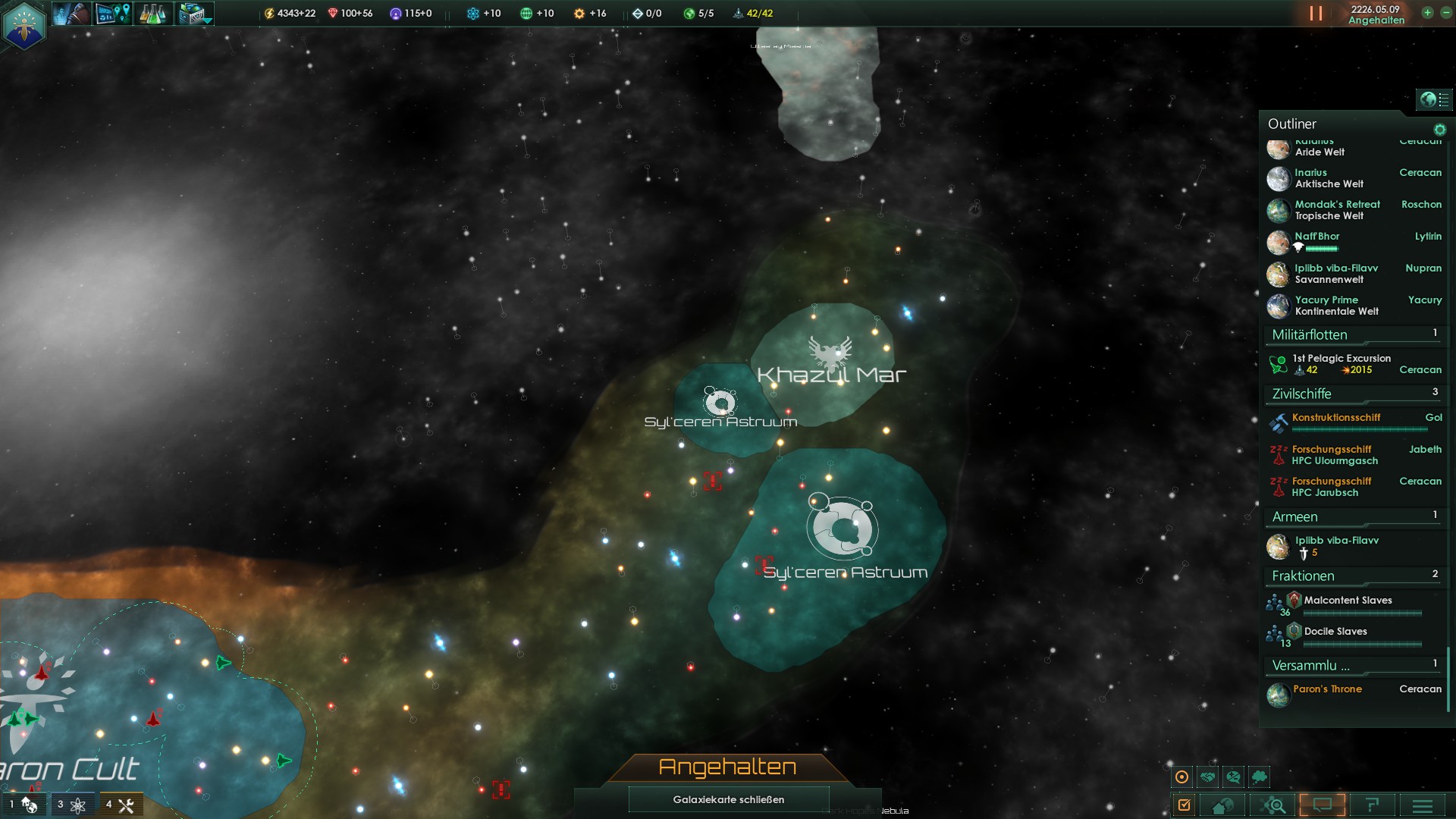Open the hamburger main menu button
This screenshot has height=819, width=1456.
(x=1423, y=805)
